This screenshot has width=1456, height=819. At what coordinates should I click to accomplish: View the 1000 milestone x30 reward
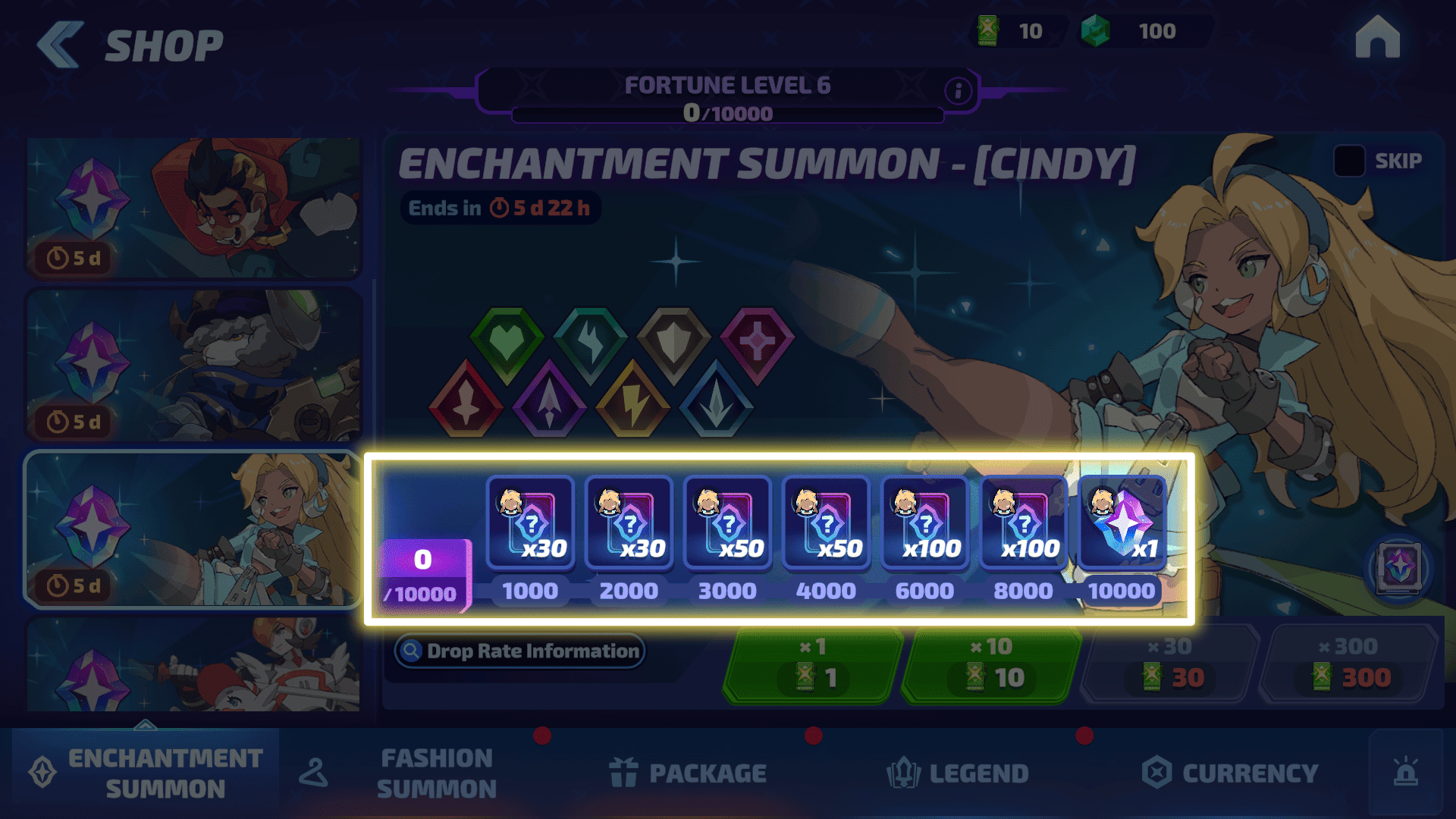point(530,523)
